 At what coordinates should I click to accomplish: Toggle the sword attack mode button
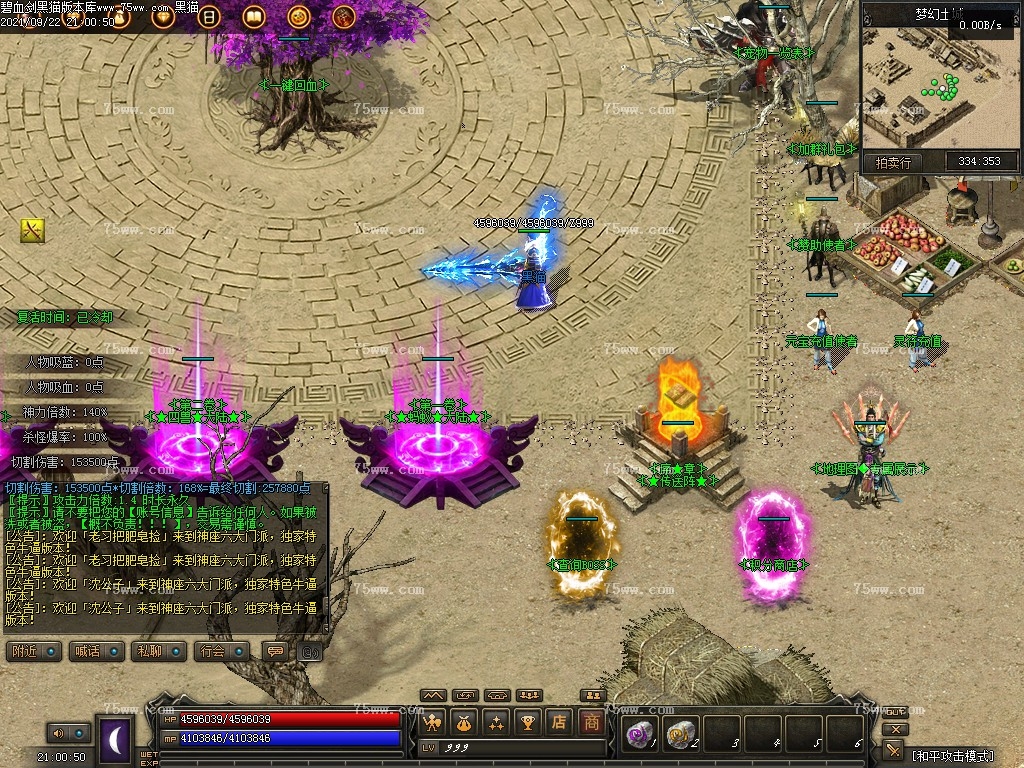pyautogui.click(x=894, y=750)
